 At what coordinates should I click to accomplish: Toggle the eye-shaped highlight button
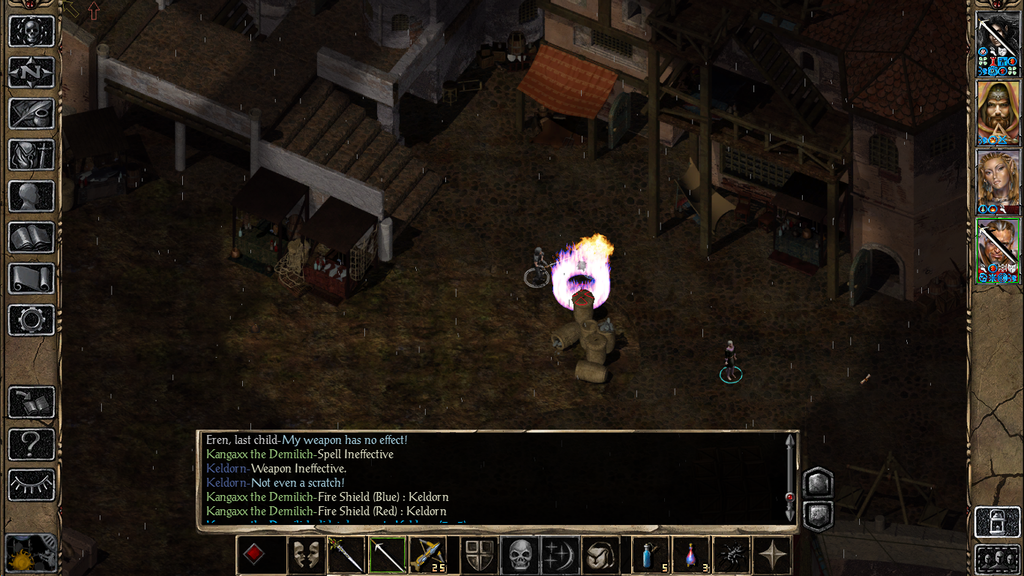31,484
